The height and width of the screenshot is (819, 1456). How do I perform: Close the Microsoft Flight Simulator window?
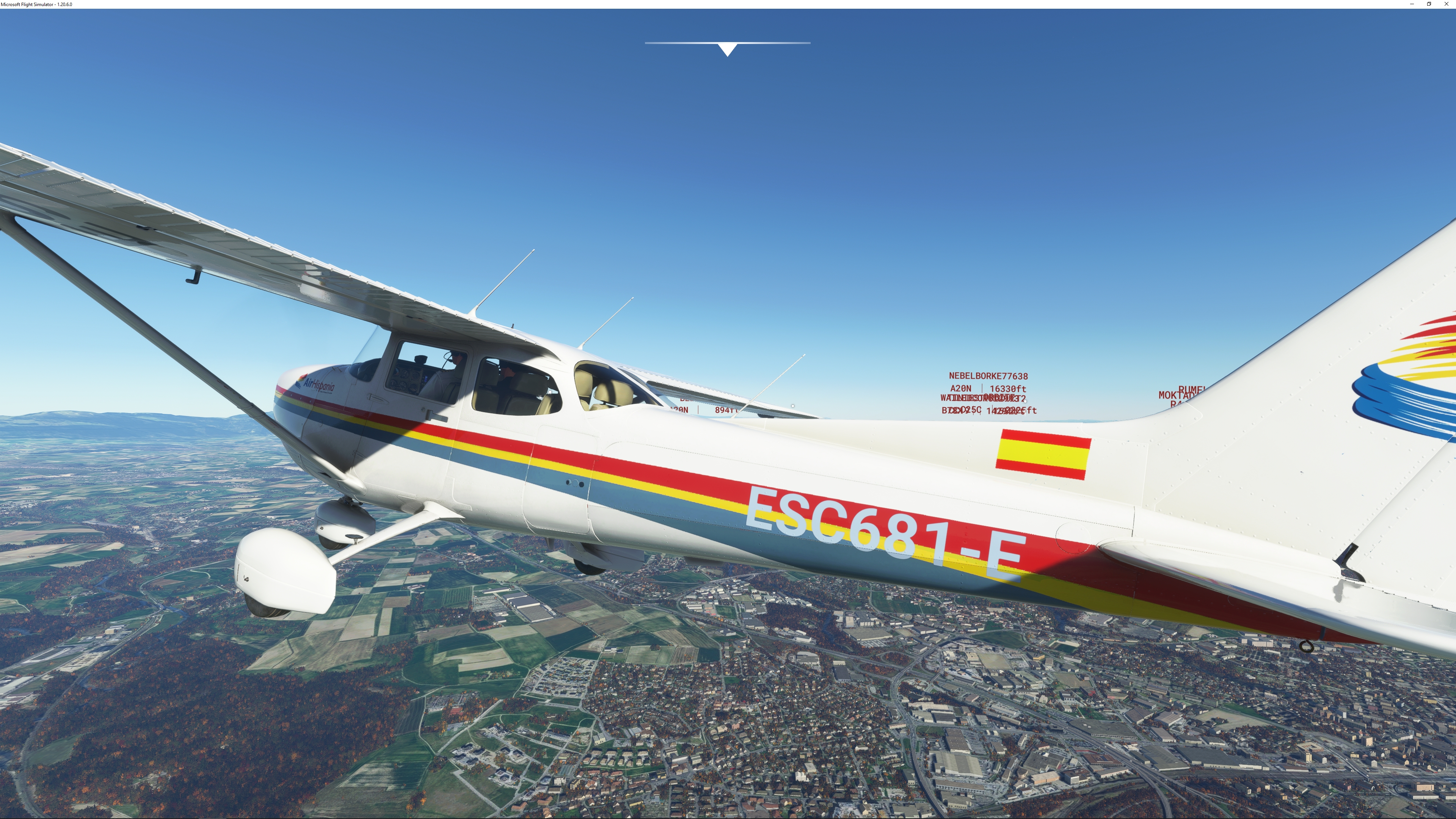[x=1446, y=4]
